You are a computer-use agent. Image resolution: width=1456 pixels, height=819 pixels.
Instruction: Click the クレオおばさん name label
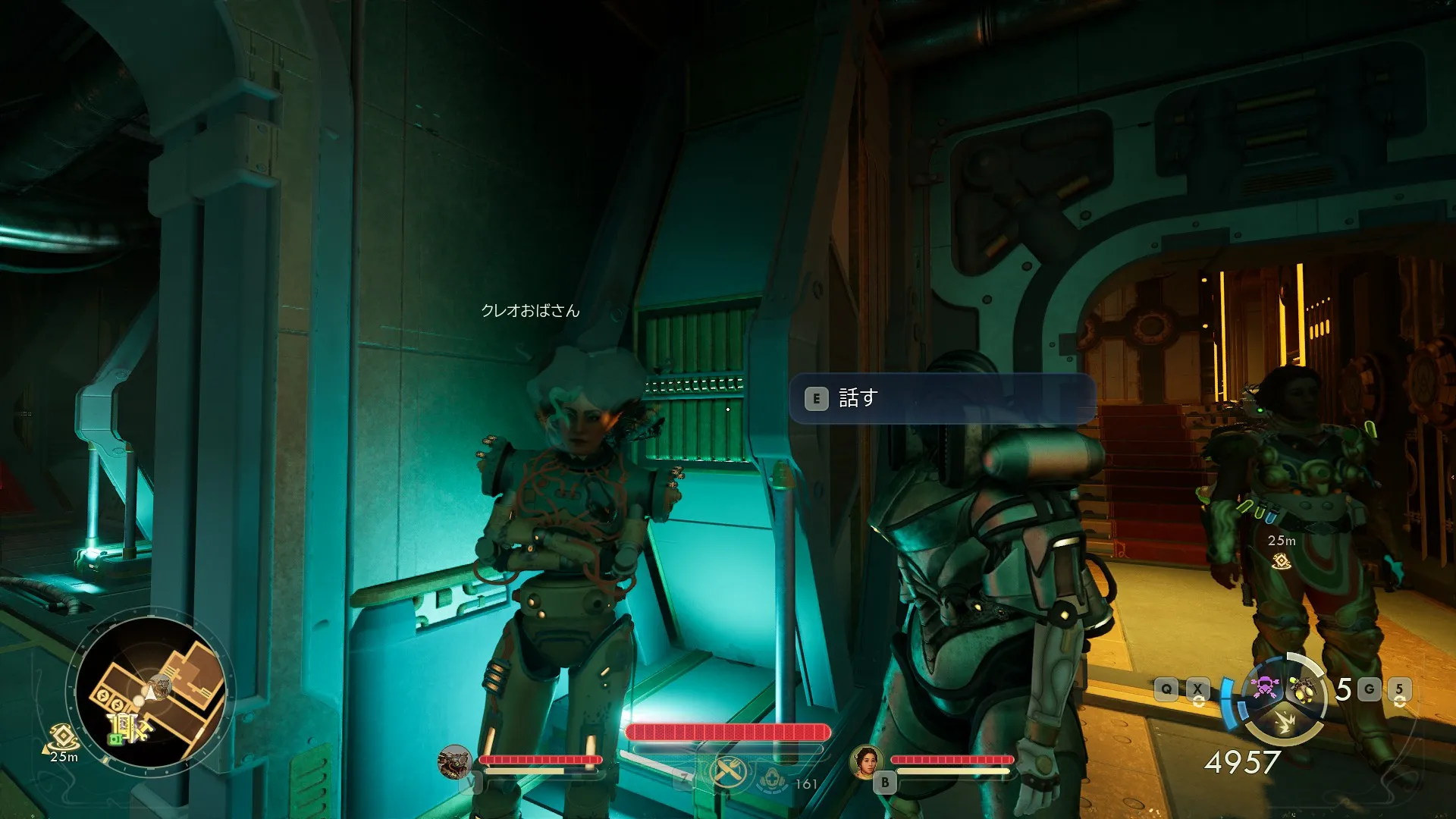530,310
